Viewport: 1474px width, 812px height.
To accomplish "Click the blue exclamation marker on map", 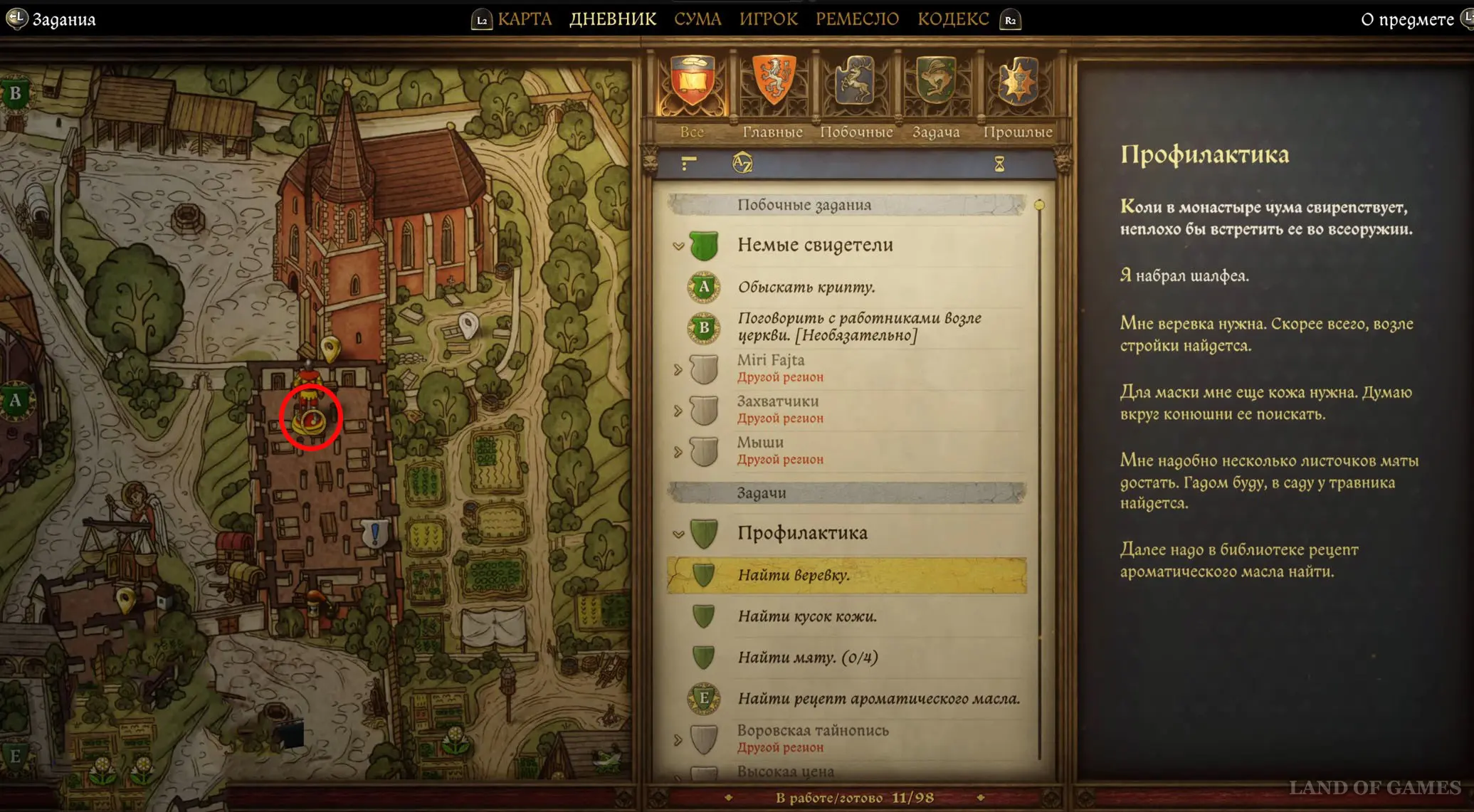I will 375,532.
